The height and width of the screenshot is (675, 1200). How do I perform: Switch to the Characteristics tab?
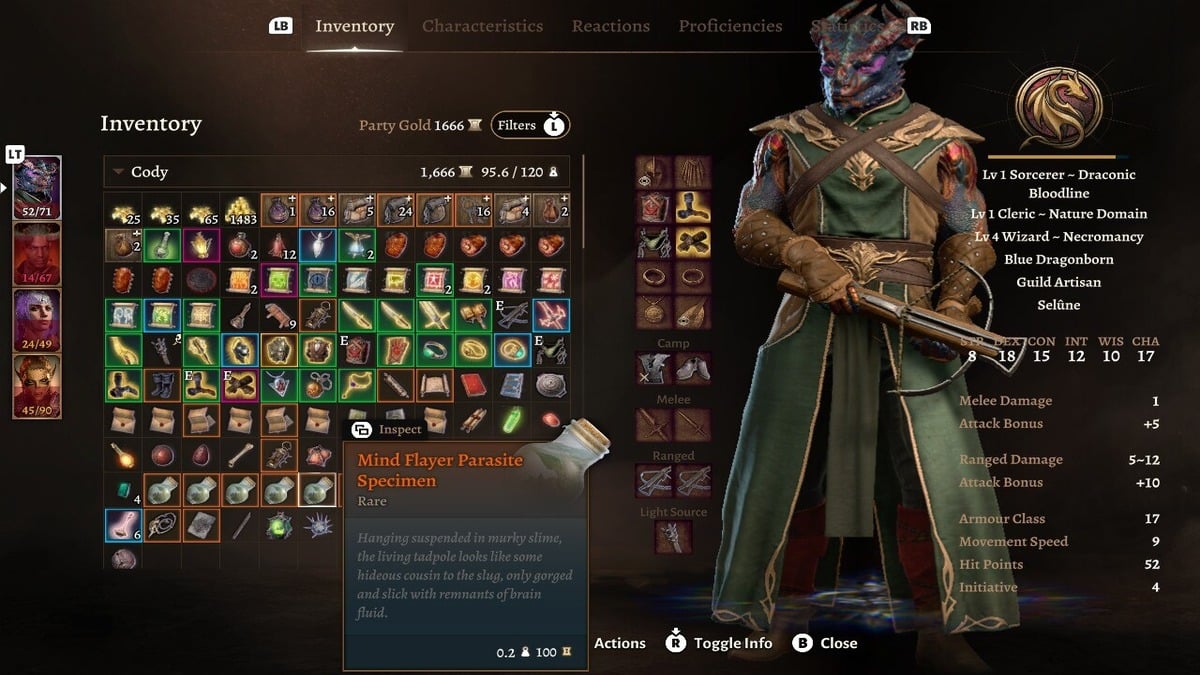(482, 26)
